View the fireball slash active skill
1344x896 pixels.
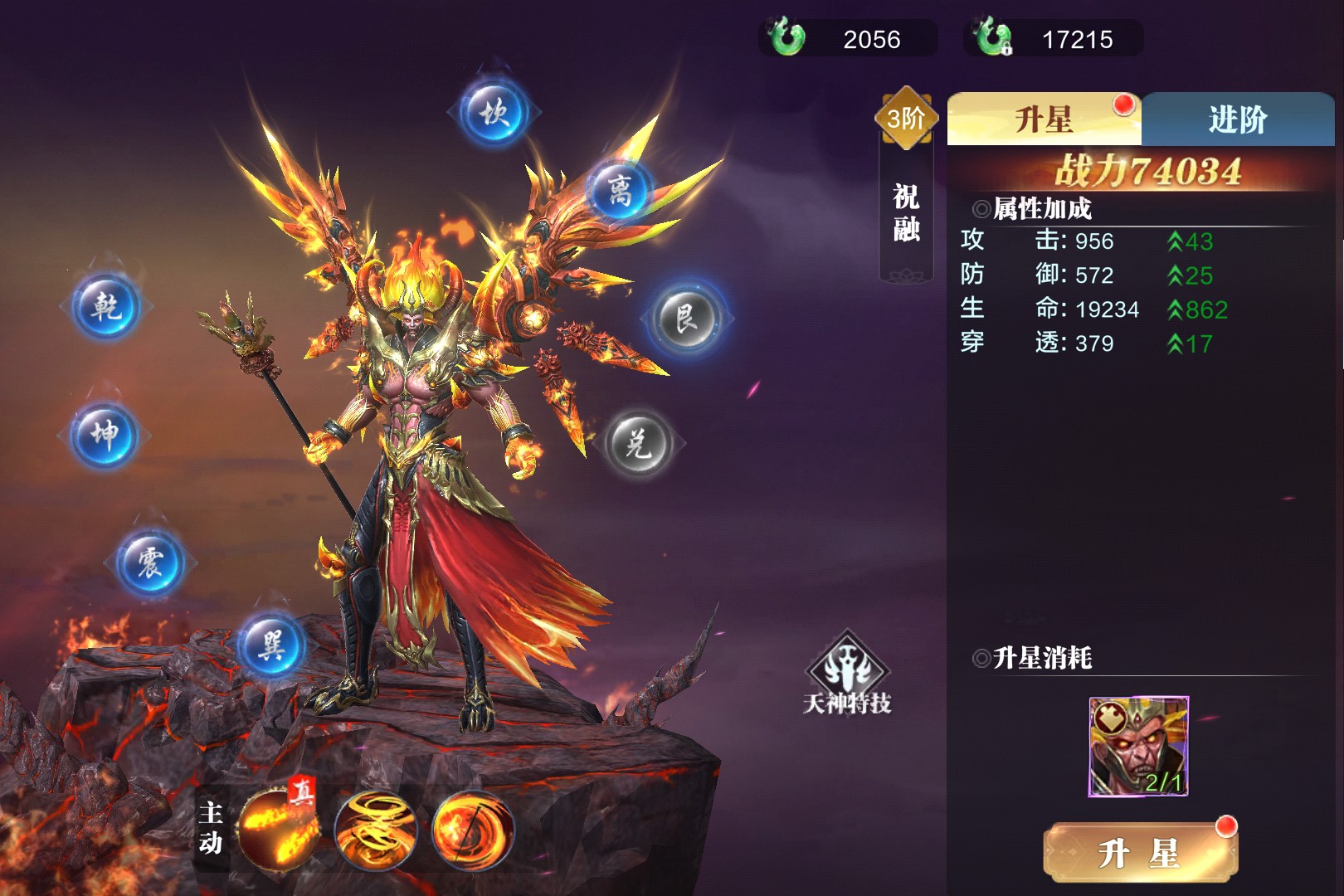[472, 829]
